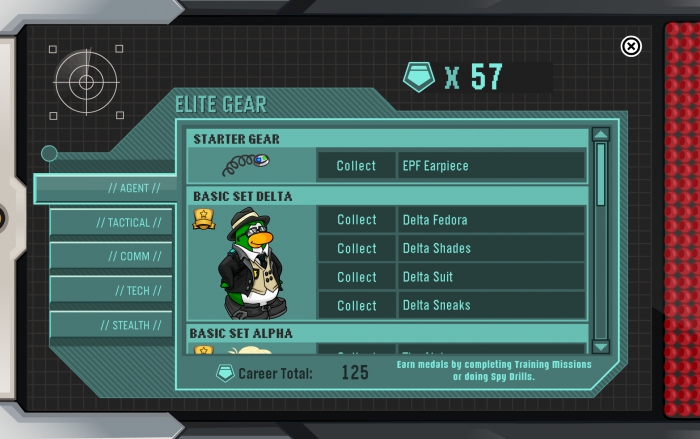This screenshot has height=439, width=700.
Task: Close the Elite Gear window
Action: pos(631,46)
